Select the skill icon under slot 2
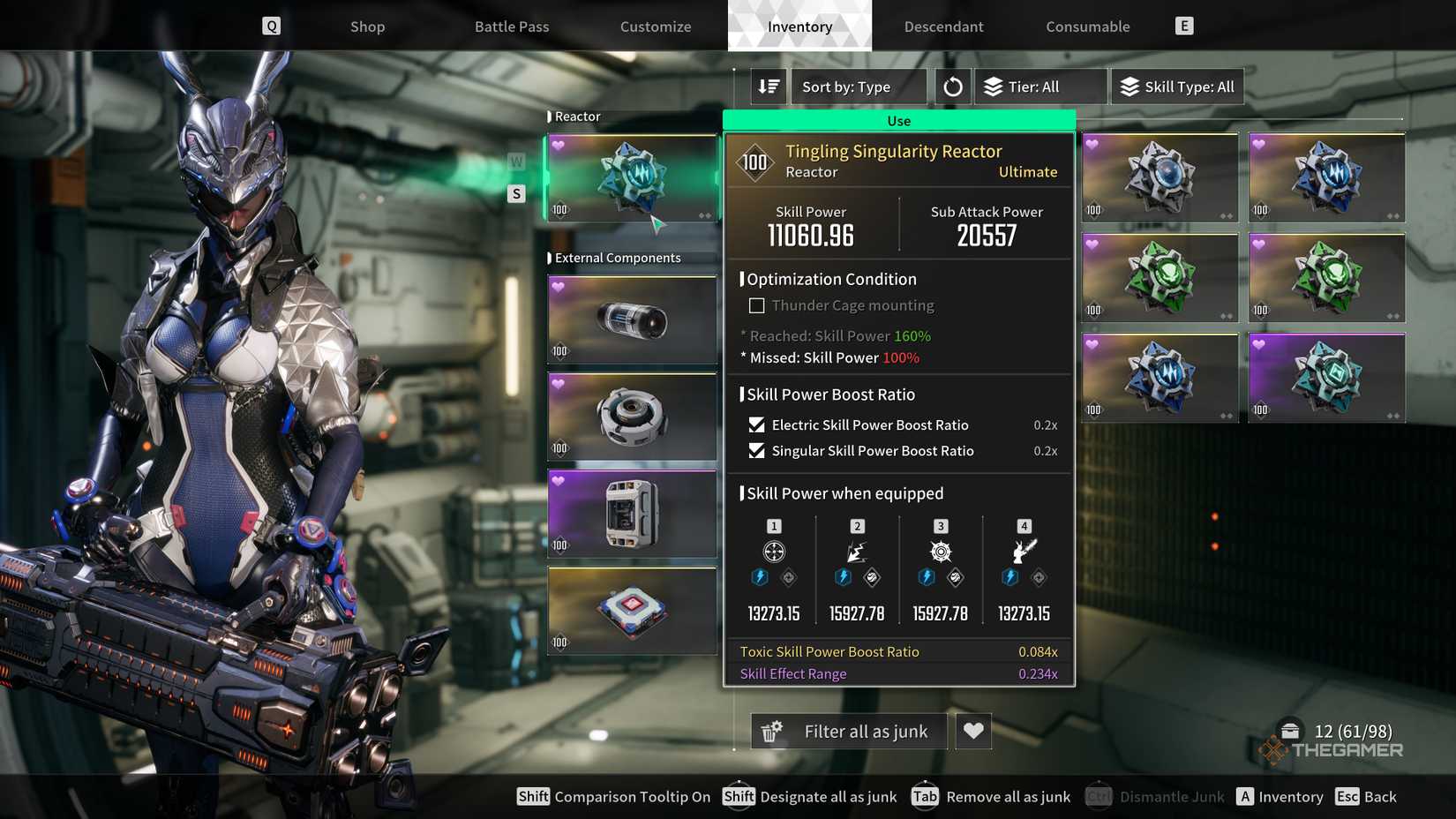 click(x=857, y=550)
